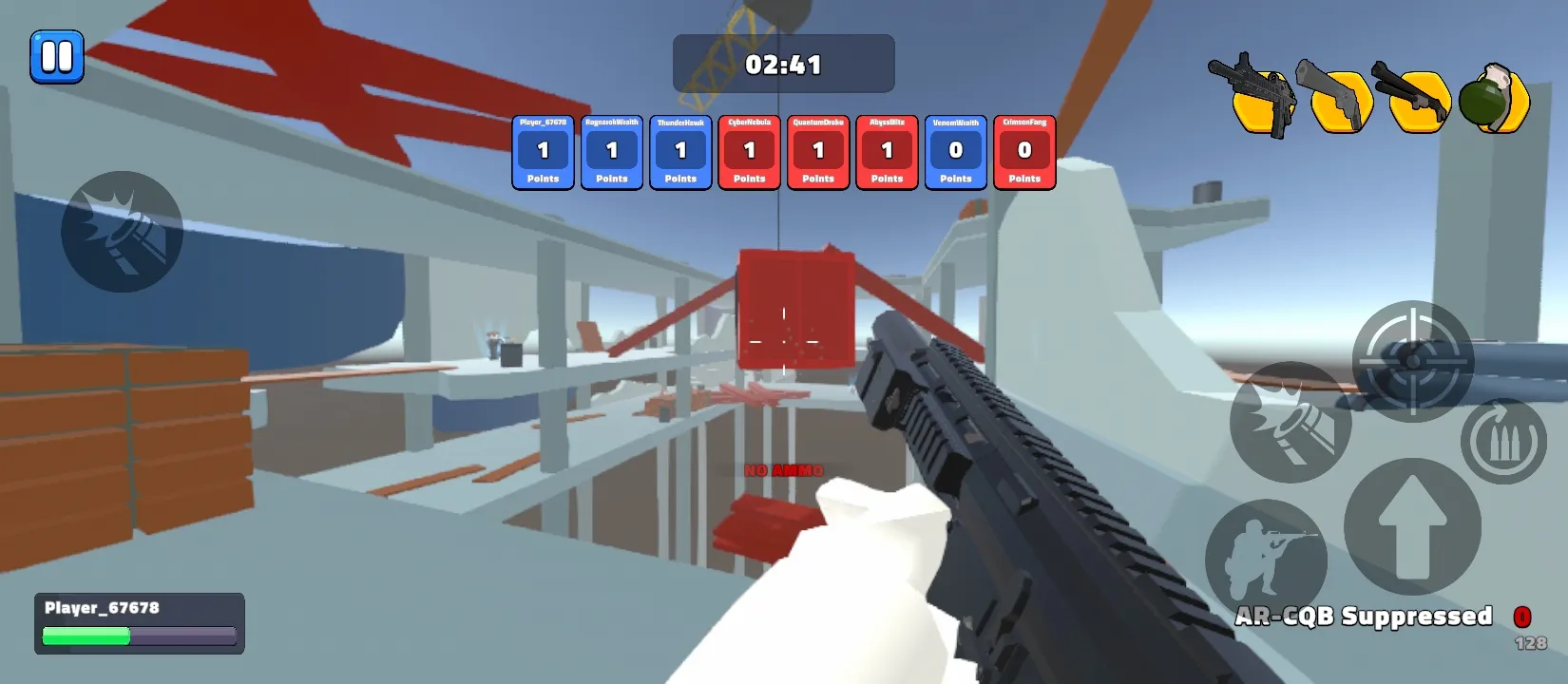Fire using the muzzle-flash button beside the reload button
The height and width of the screenshot is (684, 1568).
1290,422
